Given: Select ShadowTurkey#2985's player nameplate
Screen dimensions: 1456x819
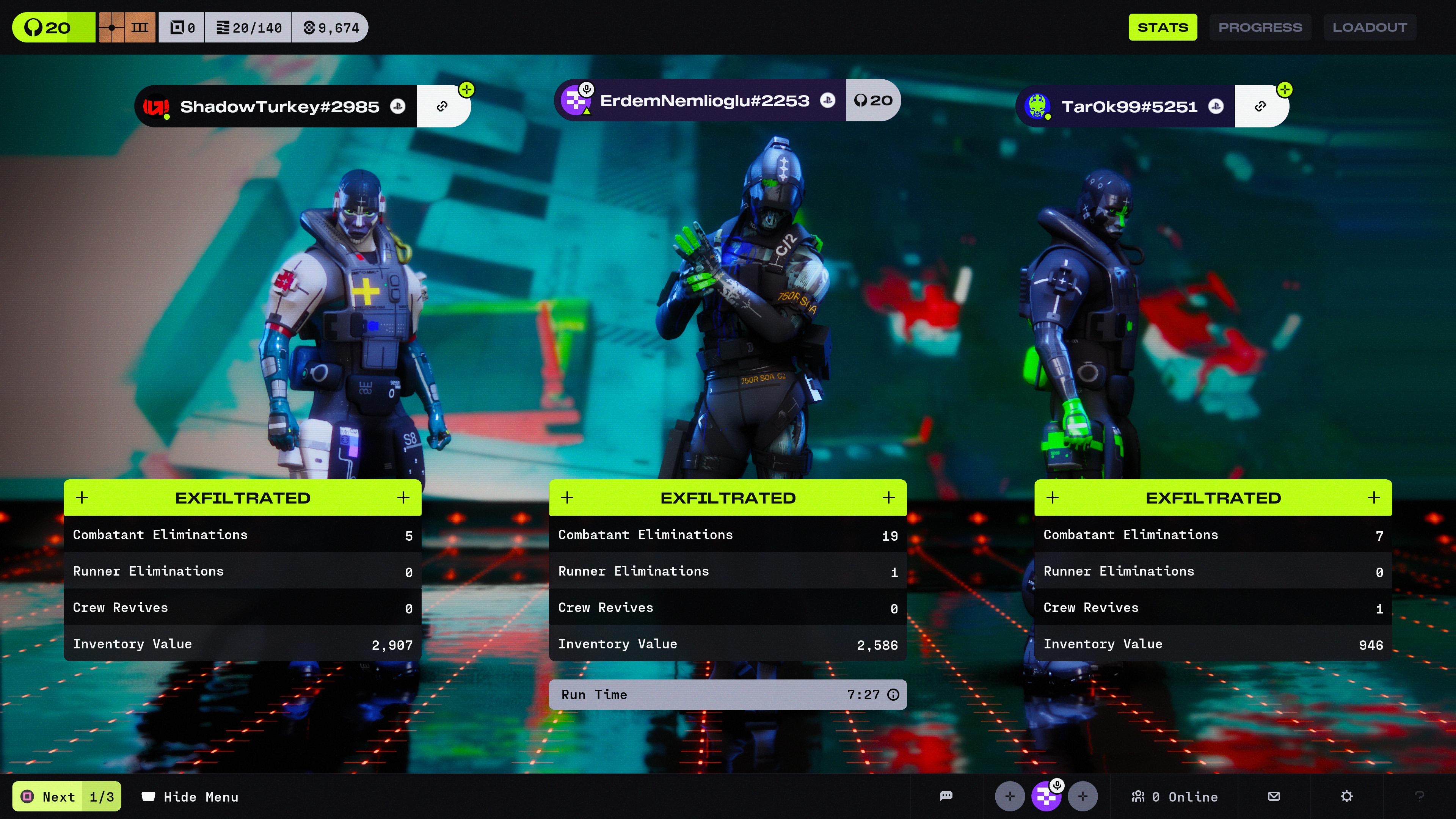Looking at the screenshot, I should tap(277, 106).
